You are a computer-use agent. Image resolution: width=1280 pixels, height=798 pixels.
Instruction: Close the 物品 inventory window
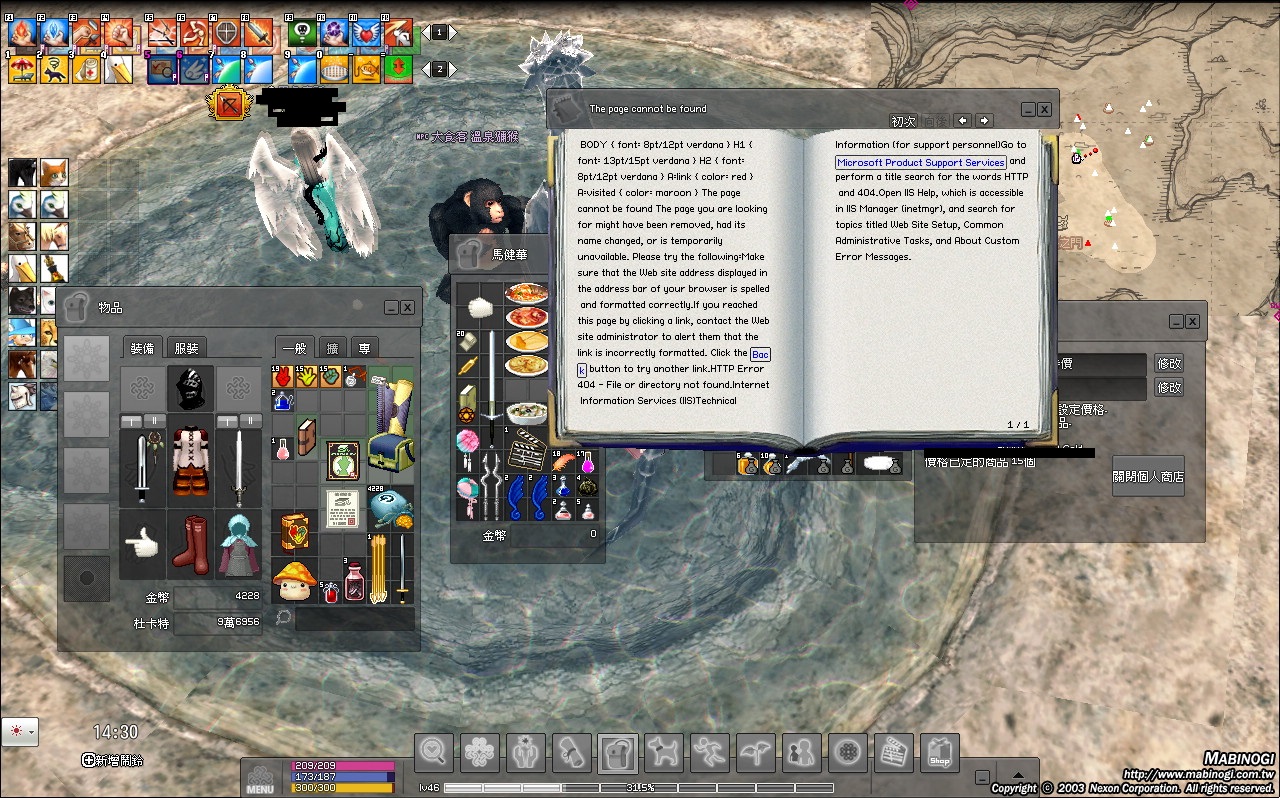(408, 308)
